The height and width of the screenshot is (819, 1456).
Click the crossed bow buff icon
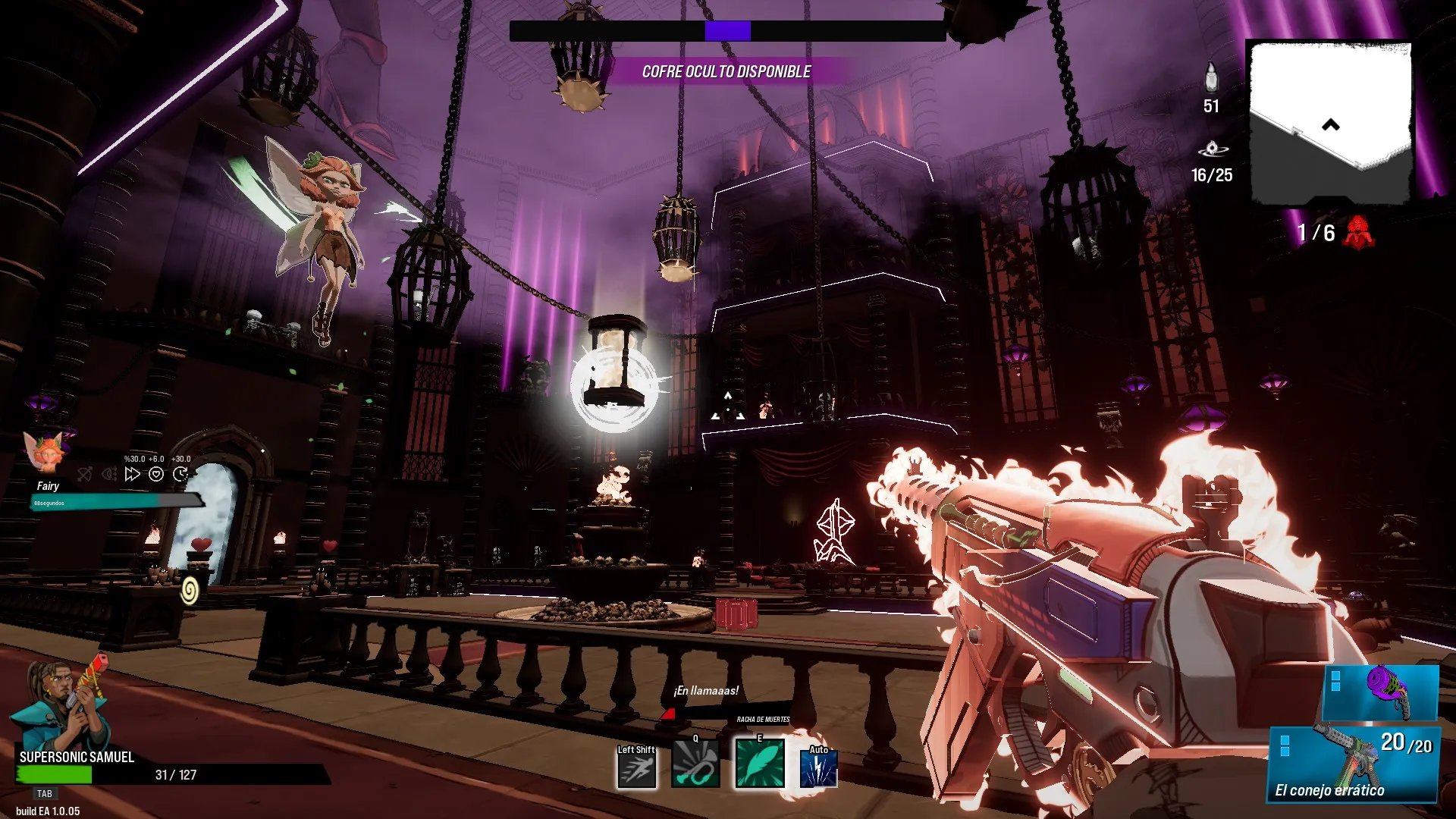85,475
